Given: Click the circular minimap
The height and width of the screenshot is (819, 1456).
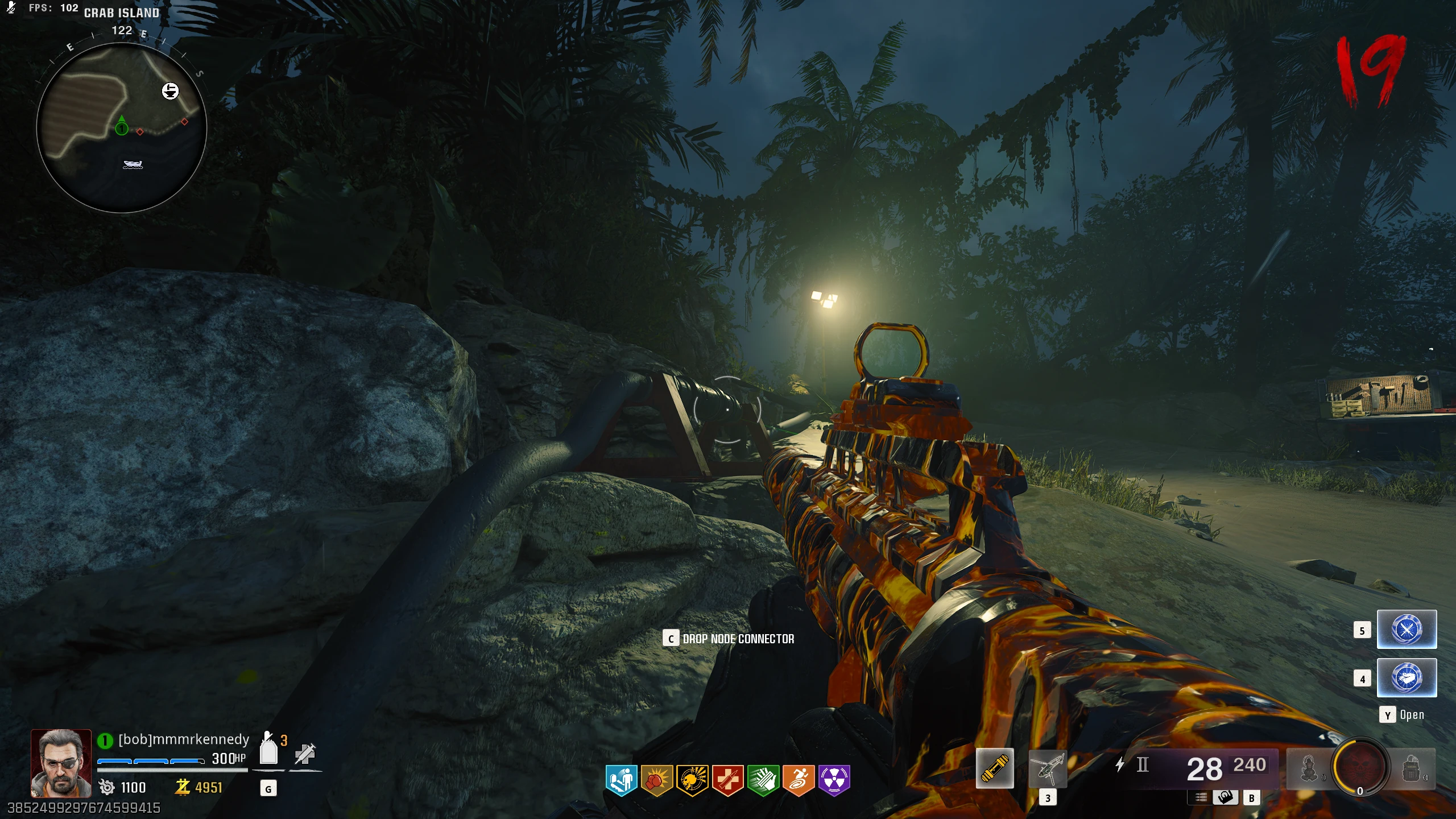Looking at the screenshot, I should pos(121,128).
